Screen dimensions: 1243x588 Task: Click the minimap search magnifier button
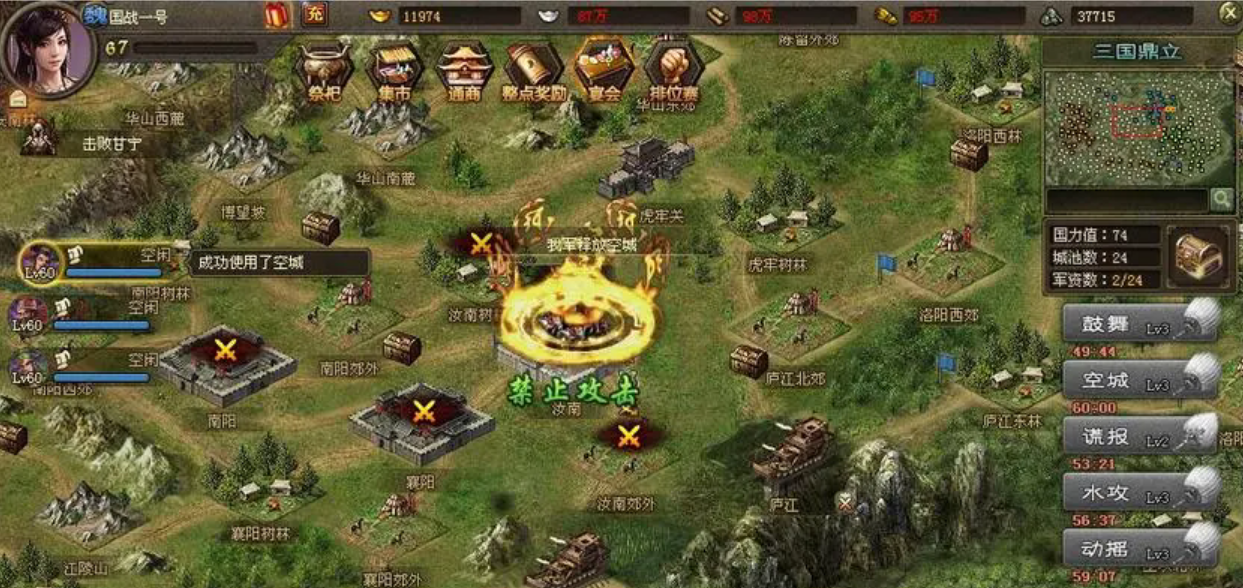click(1221, 200)
